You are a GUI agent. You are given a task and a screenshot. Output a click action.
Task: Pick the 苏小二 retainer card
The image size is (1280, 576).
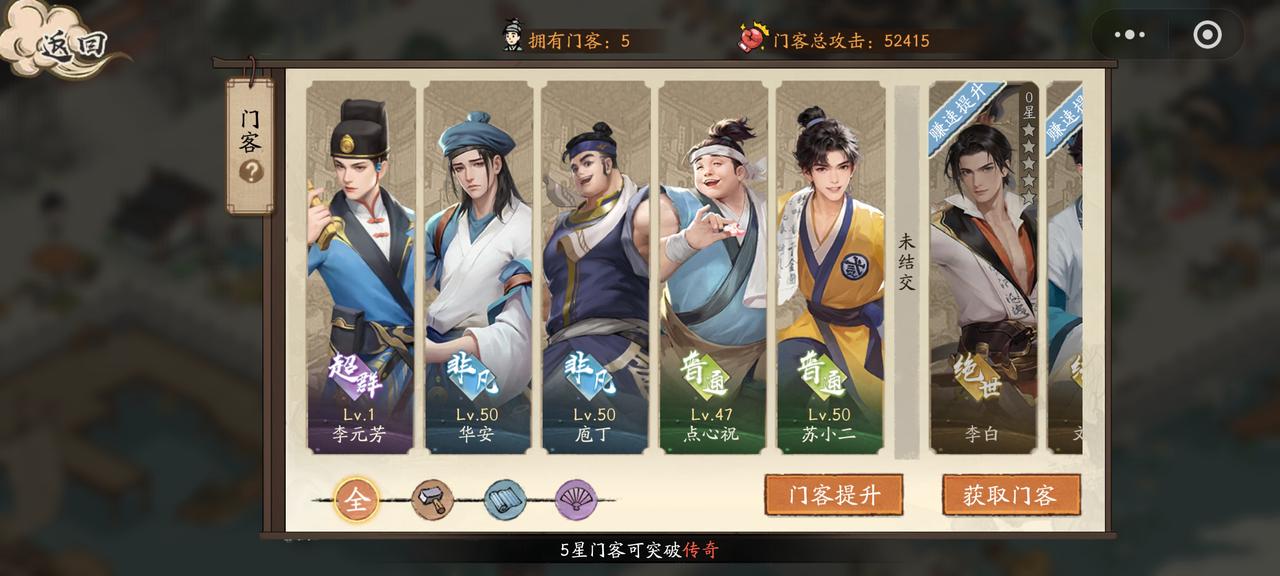click(x=829, y=268)
